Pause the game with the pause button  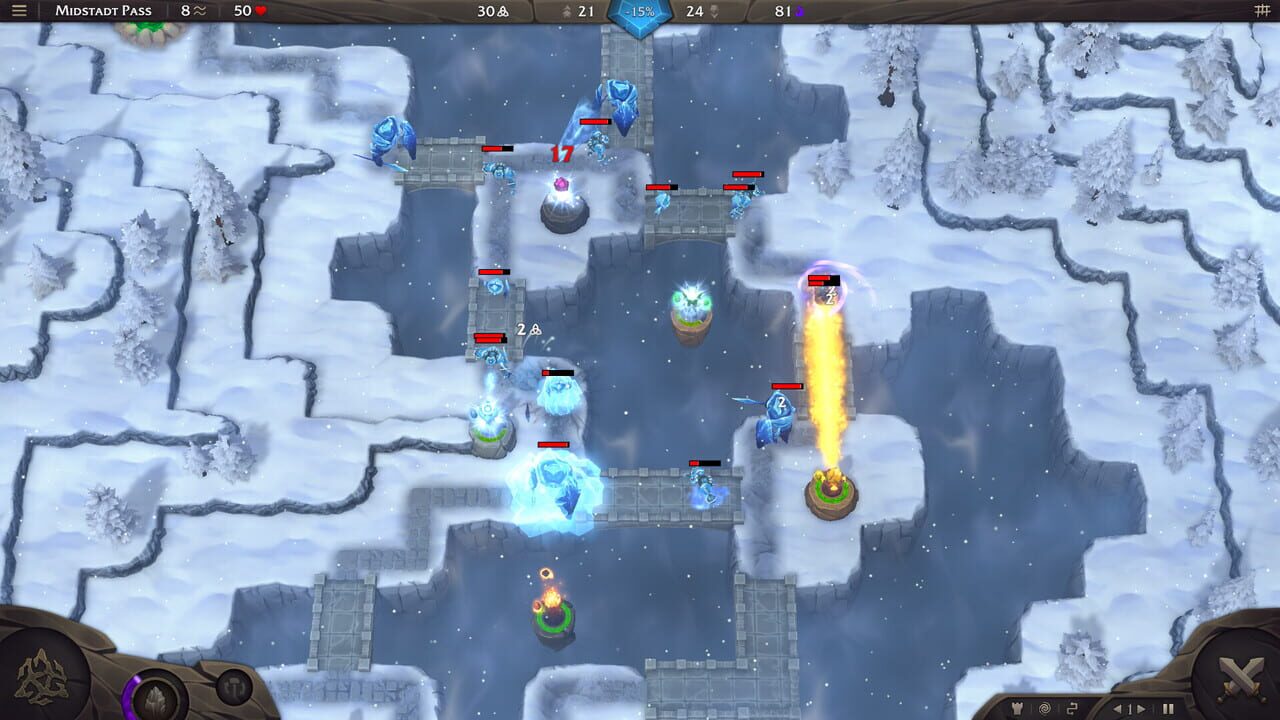[x=1168, y=708]
